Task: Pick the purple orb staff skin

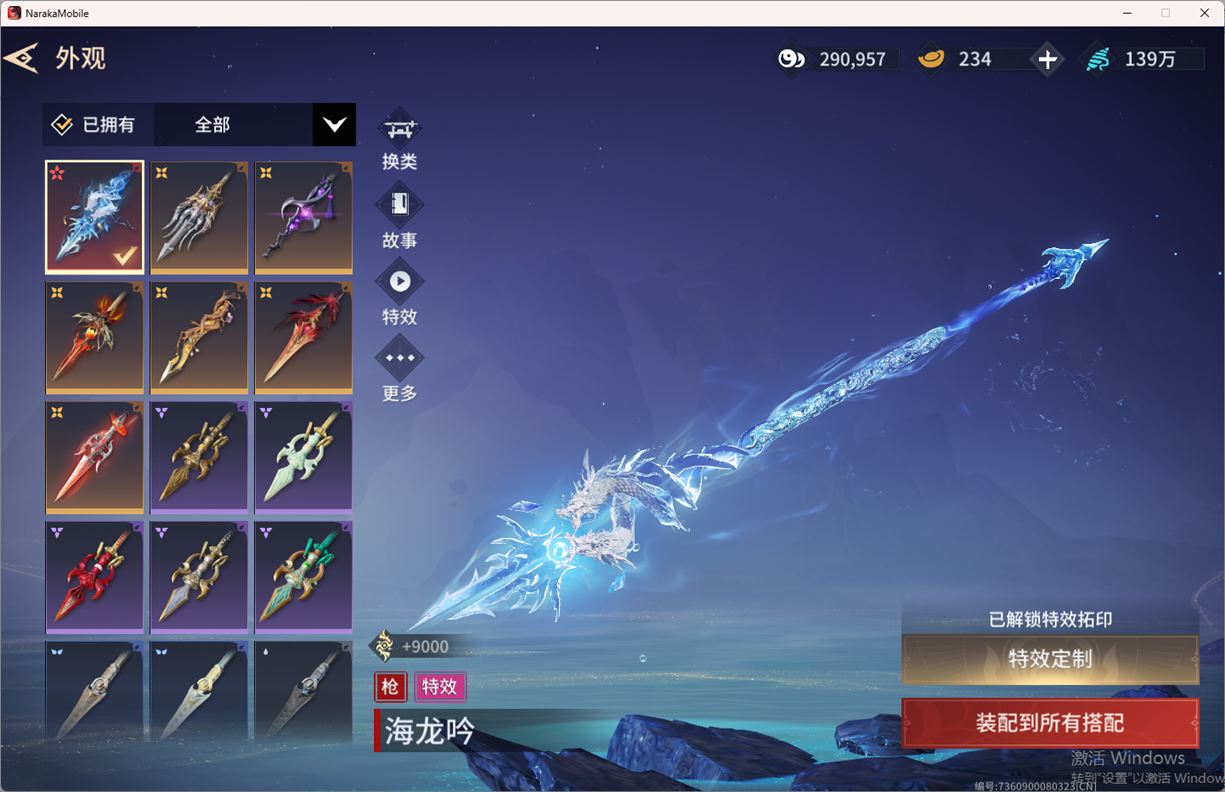Action: point(303,217)
